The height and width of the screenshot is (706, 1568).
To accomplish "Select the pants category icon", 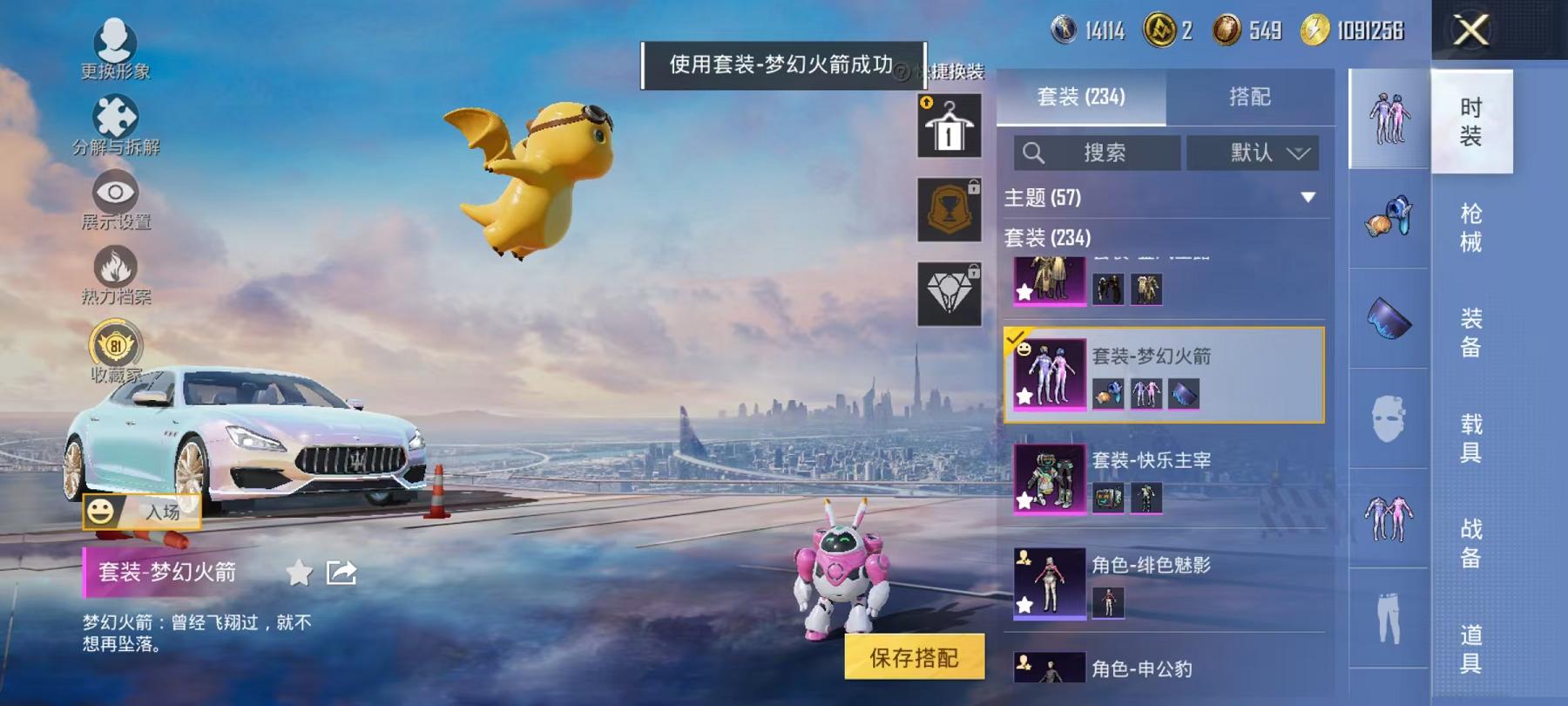I will [x=1389, y=619].
